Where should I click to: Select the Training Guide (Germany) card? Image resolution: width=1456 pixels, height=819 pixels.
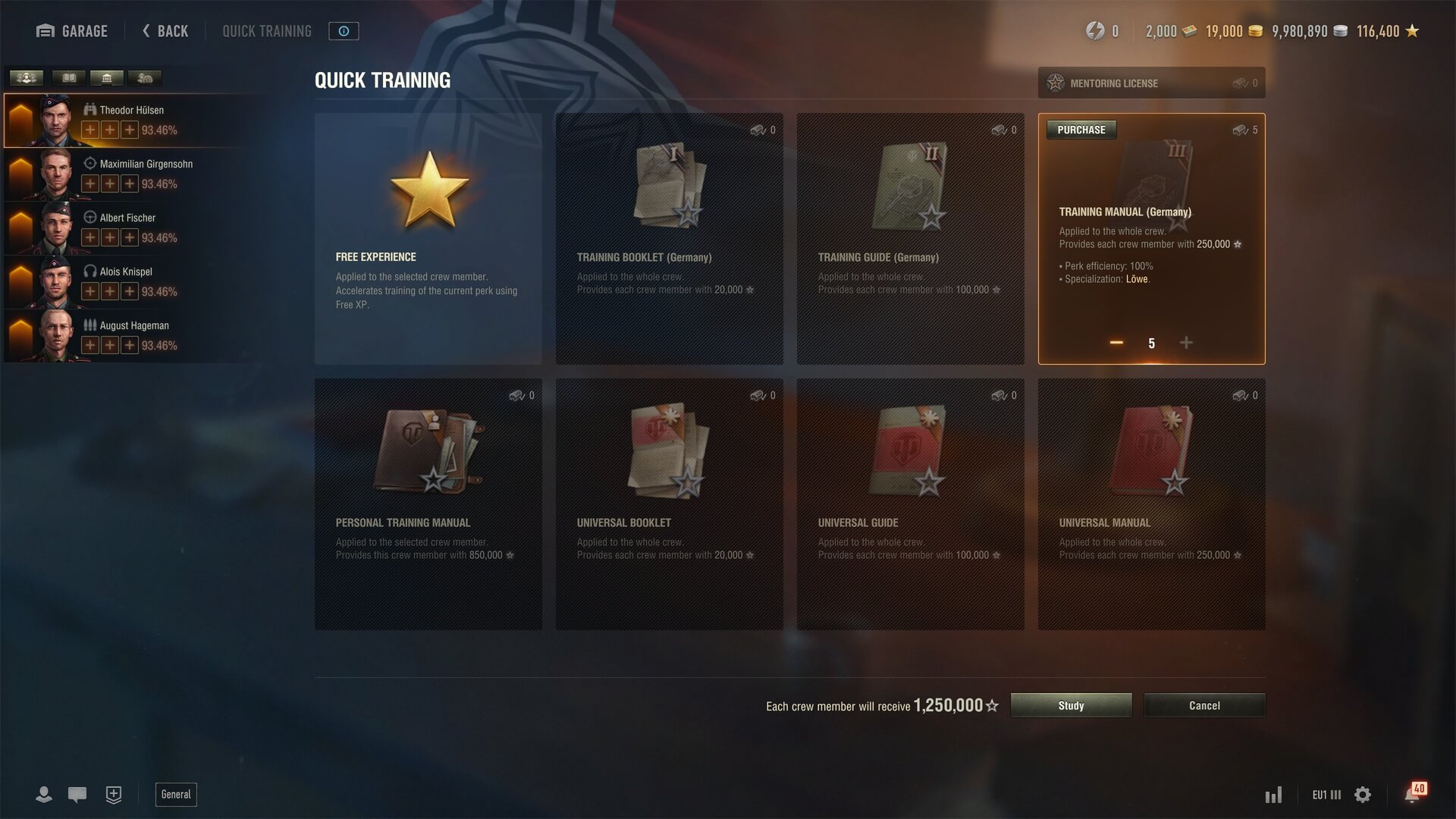tap(910, 239)
